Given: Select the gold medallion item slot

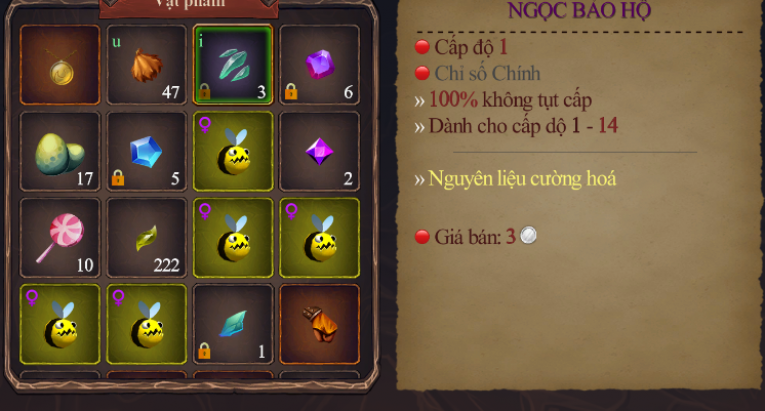Looking at the screenshot, I should [60, 65].
